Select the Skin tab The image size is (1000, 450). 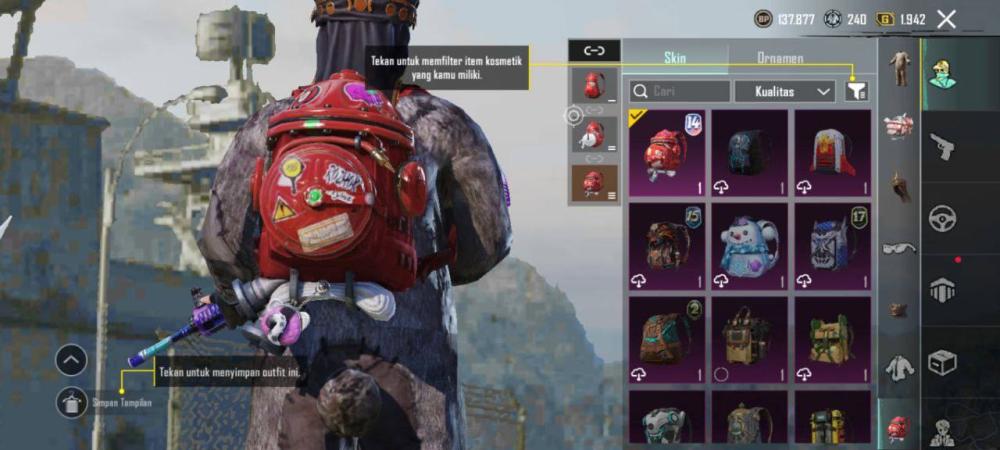675,58
